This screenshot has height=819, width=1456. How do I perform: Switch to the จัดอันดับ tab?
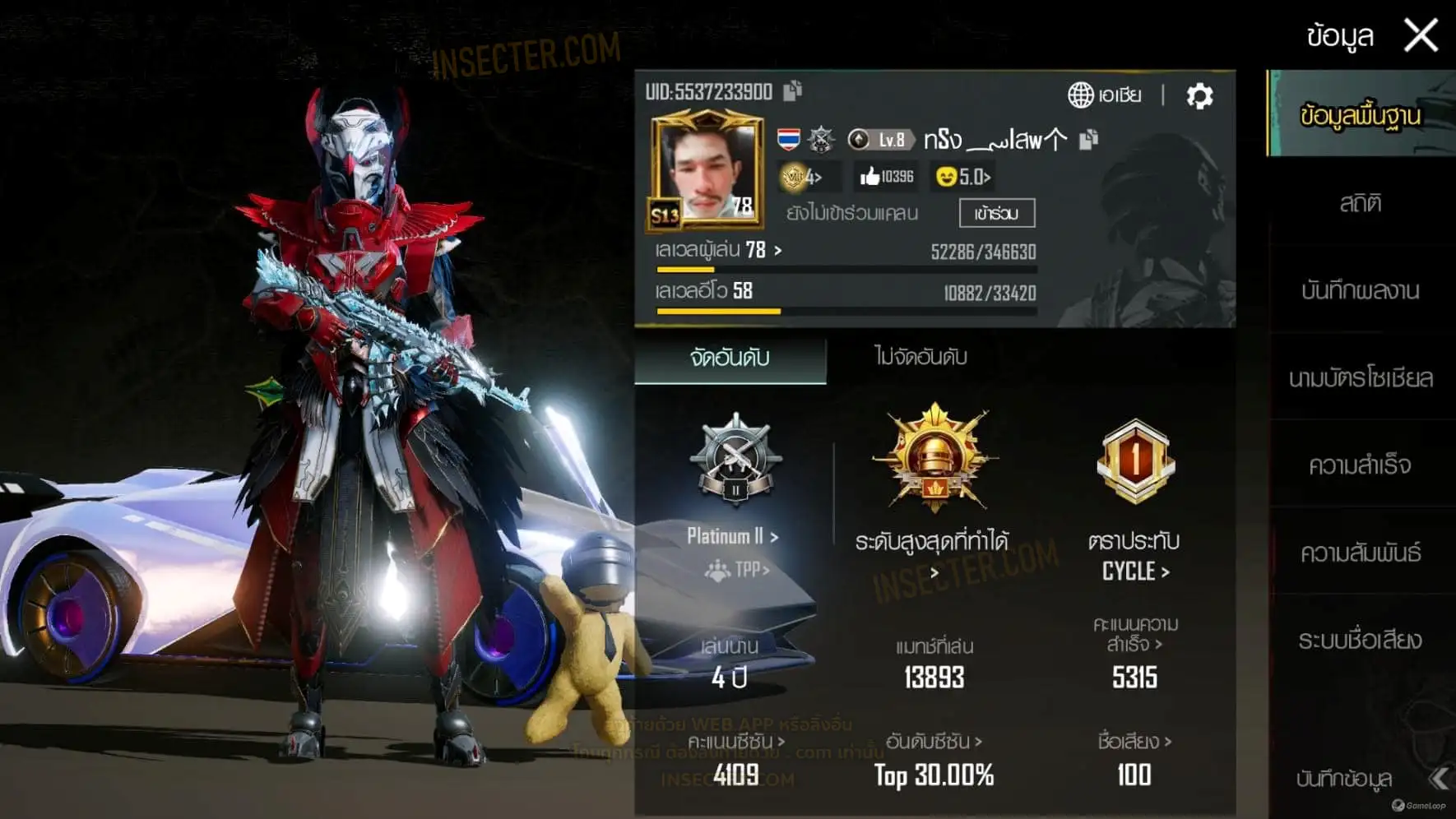(x=730, y=358)
